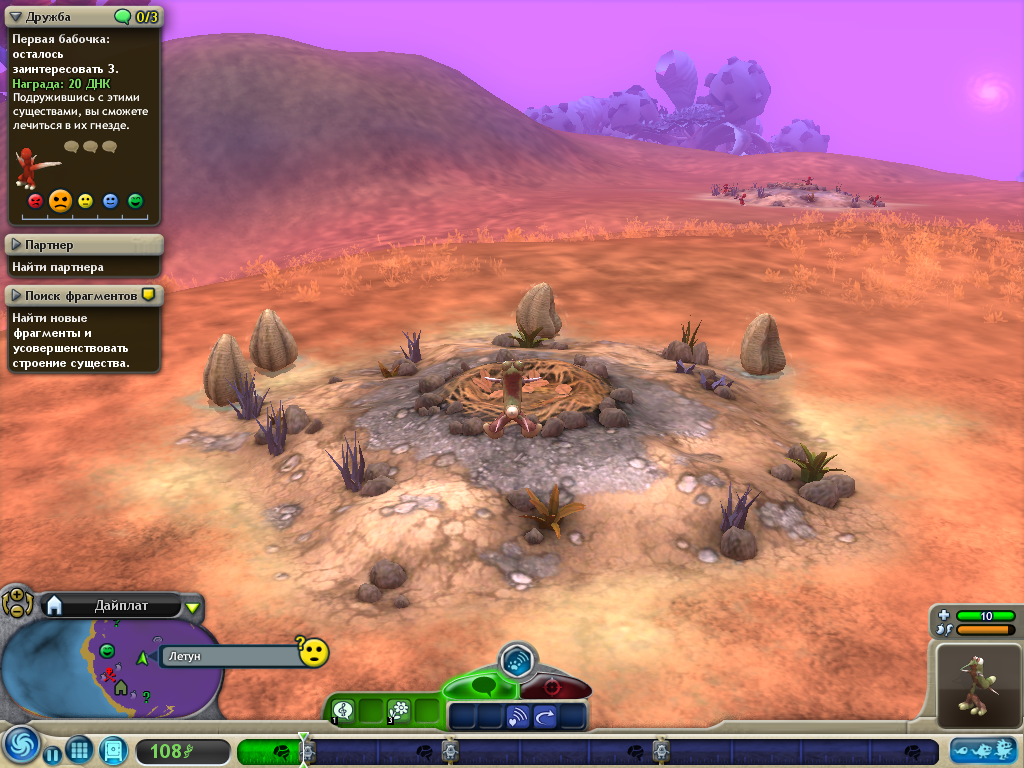Click the red skull marker on minimap
1024x768 pixels.
(x=109, y=673)
